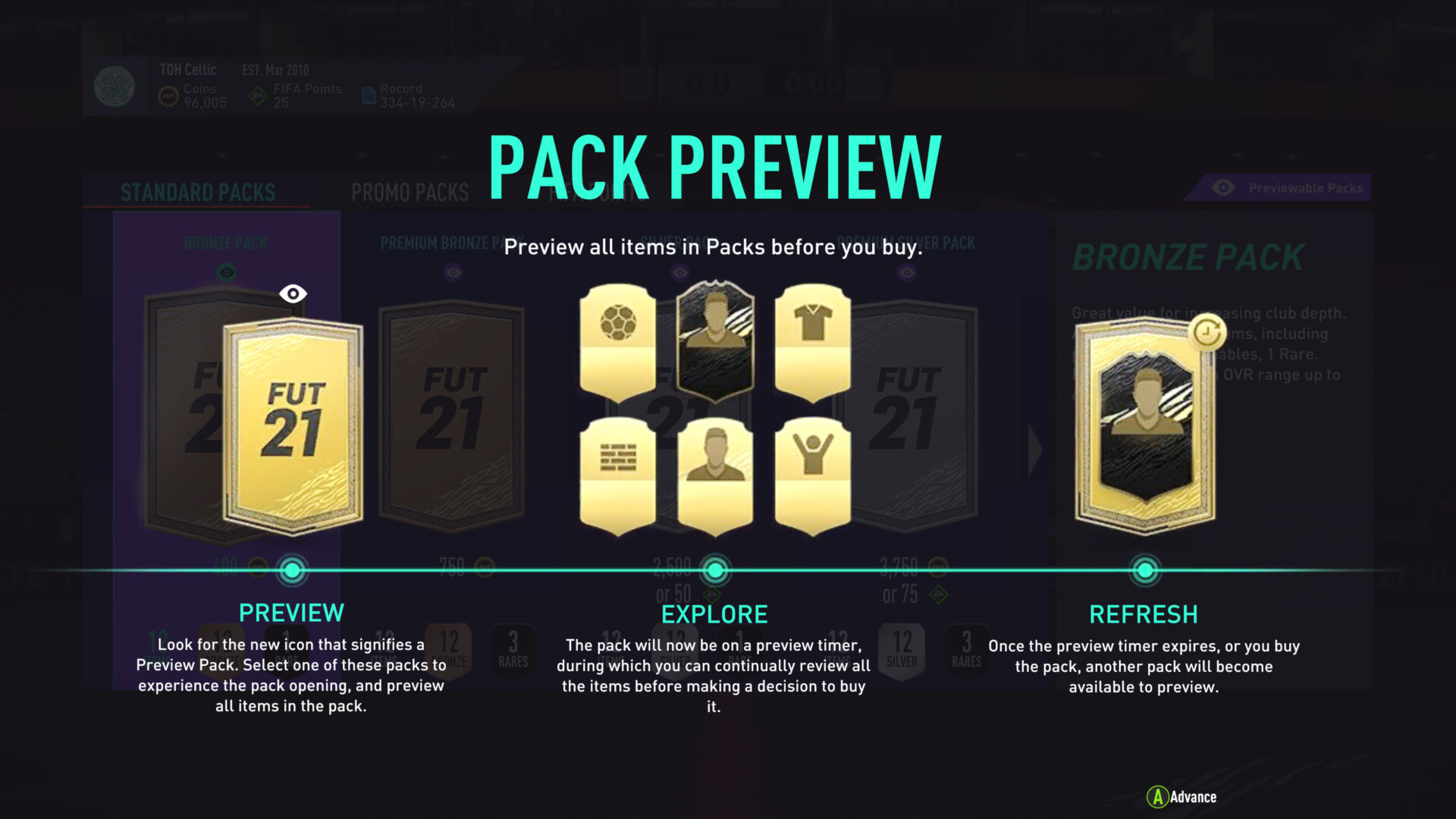Open the STANDARD PACKS tab

pyautogui.click(x=199, y=193)
